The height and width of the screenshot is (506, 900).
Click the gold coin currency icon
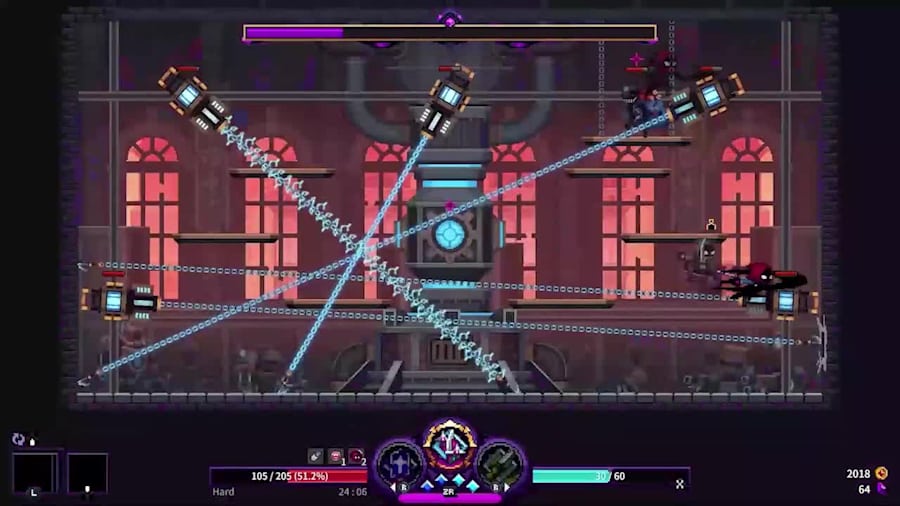(881, 473)
